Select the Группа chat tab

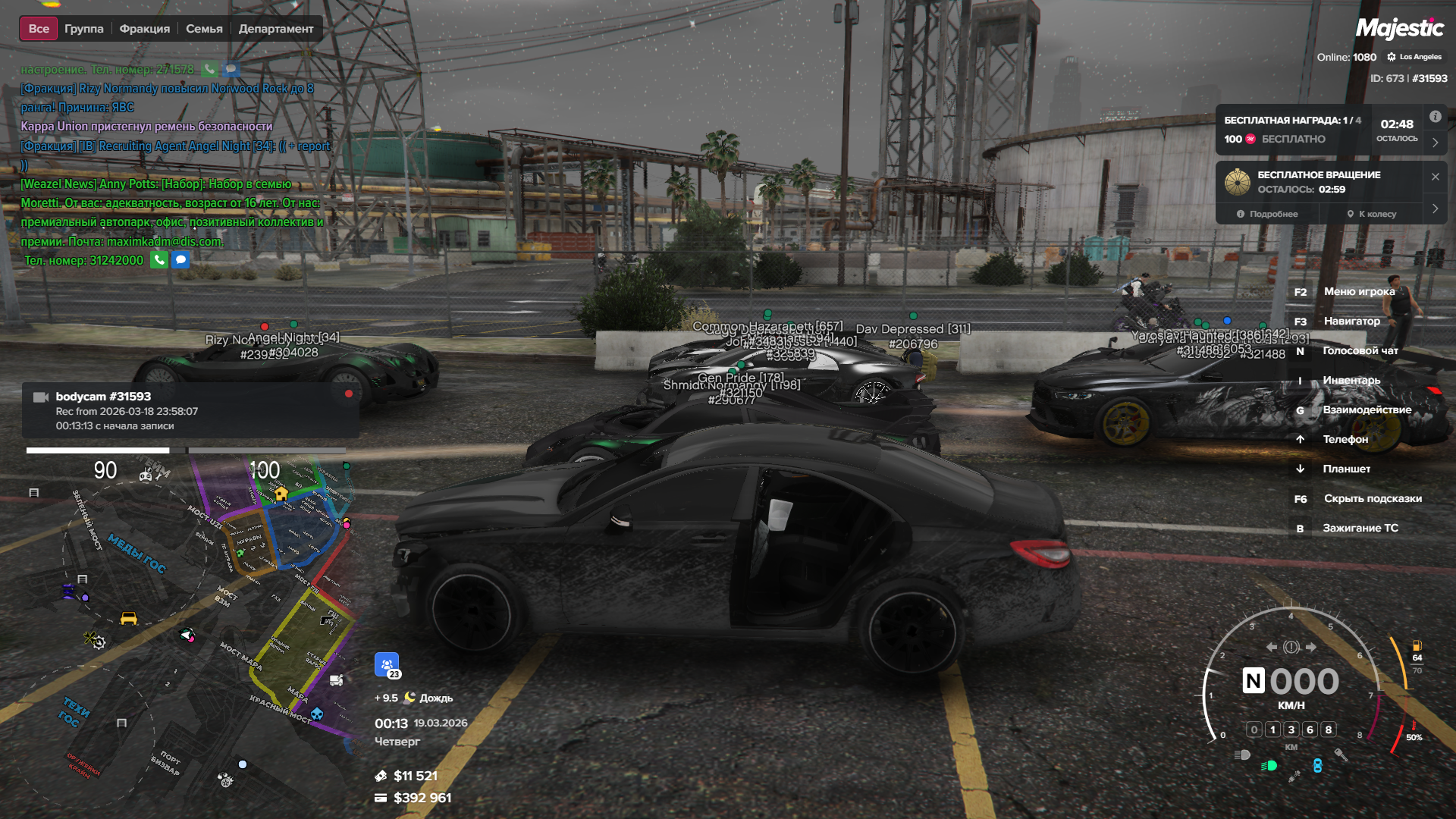[x=83, y=29]
